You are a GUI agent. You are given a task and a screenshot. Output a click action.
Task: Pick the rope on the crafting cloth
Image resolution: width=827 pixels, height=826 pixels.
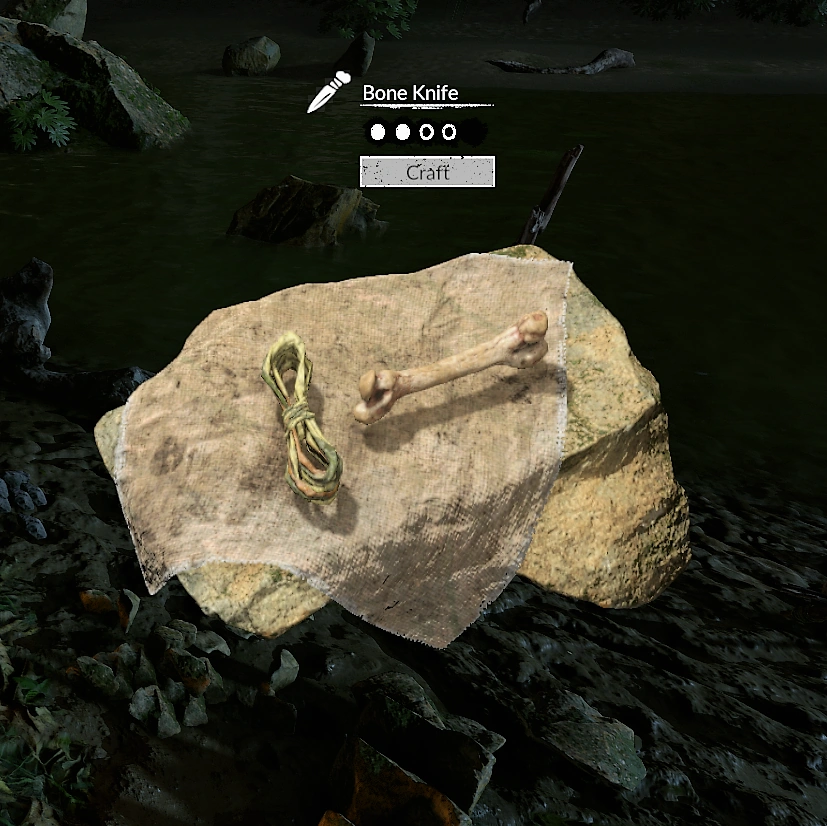pyautogui.click(x=301, y=418)
